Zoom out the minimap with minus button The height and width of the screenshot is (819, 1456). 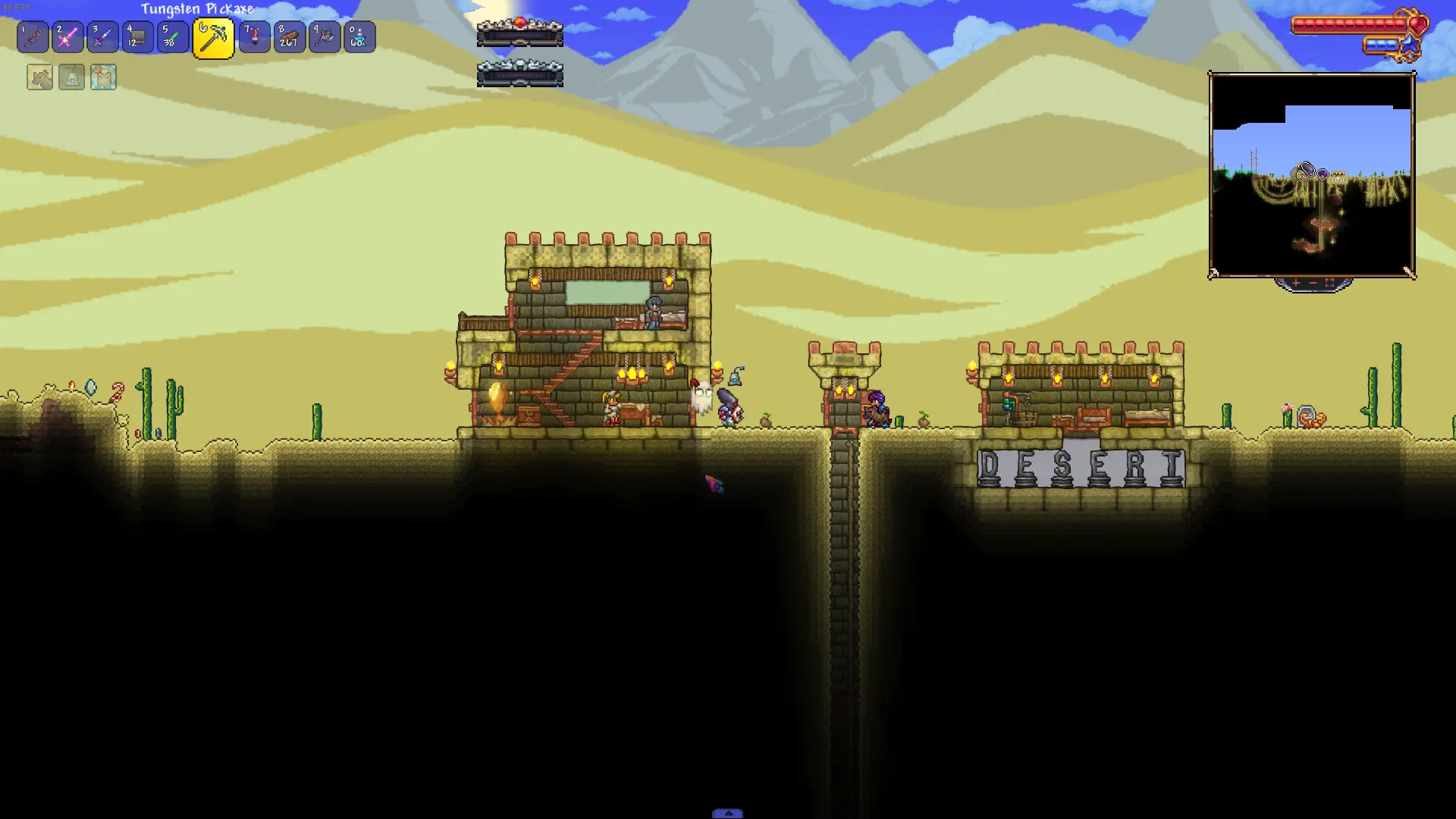[x=1313, y=283]
